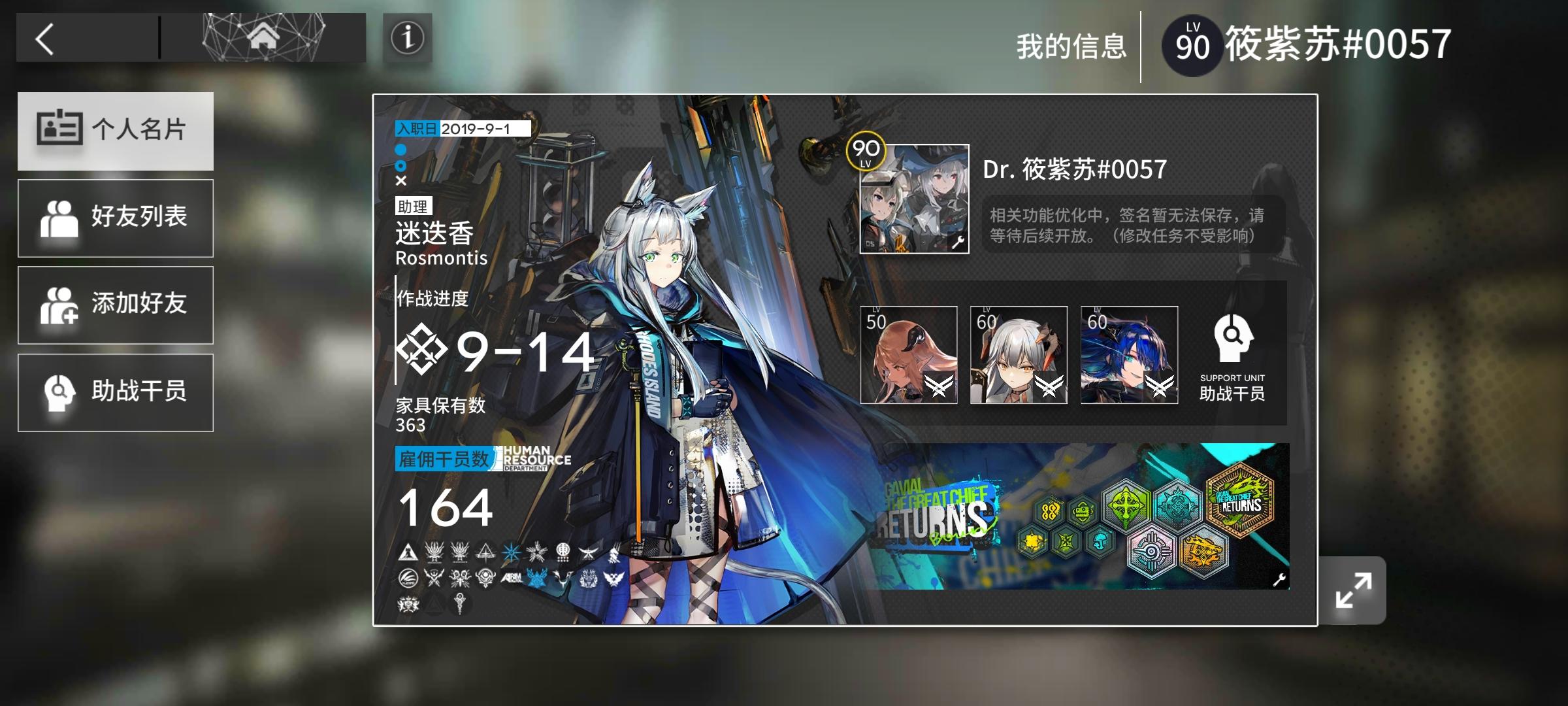
Task: Select 助战干员 from the sidebar
Action: click(116, 392)
